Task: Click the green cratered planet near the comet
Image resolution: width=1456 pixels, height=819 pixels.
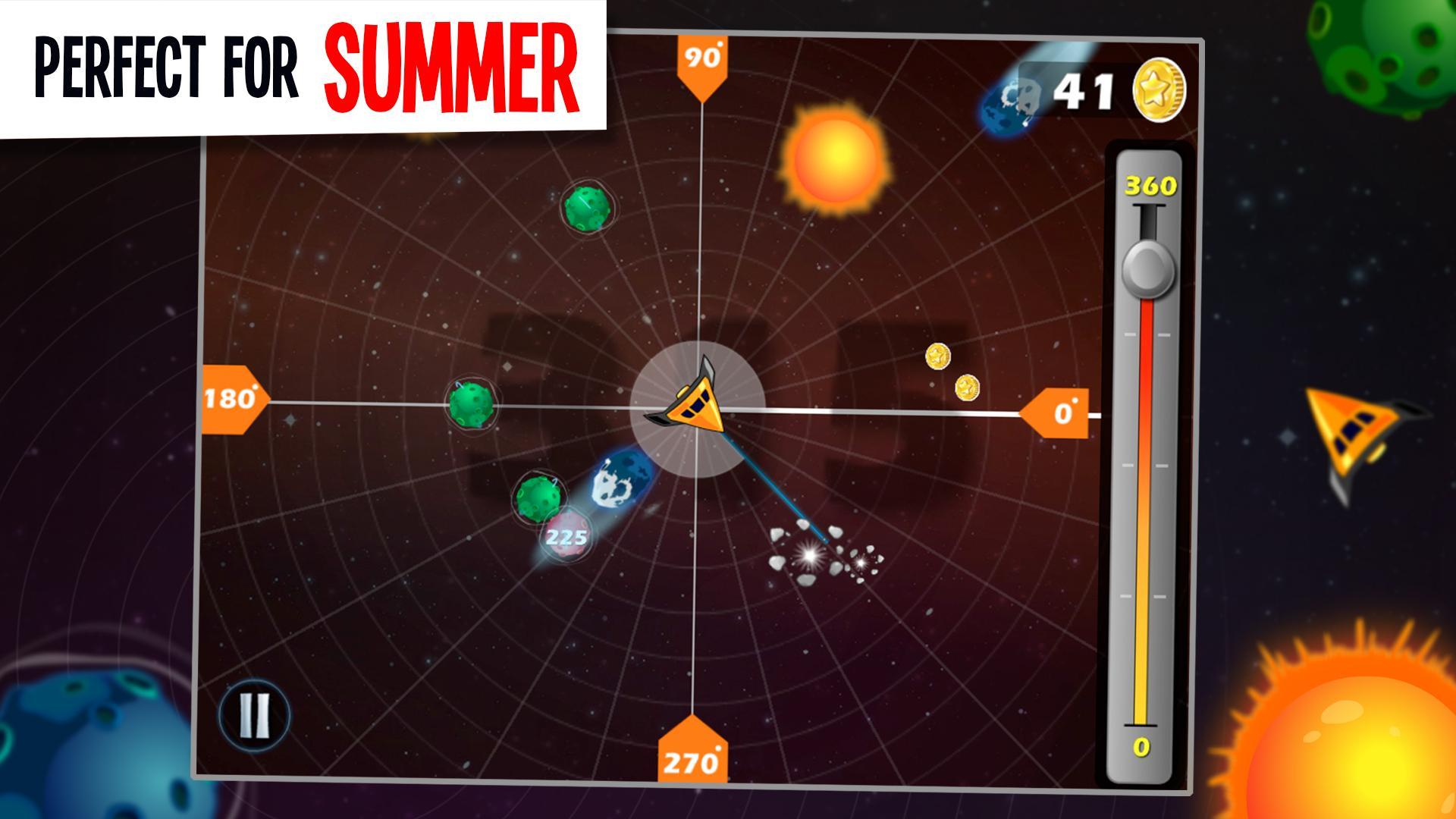Action: point(538,497)
